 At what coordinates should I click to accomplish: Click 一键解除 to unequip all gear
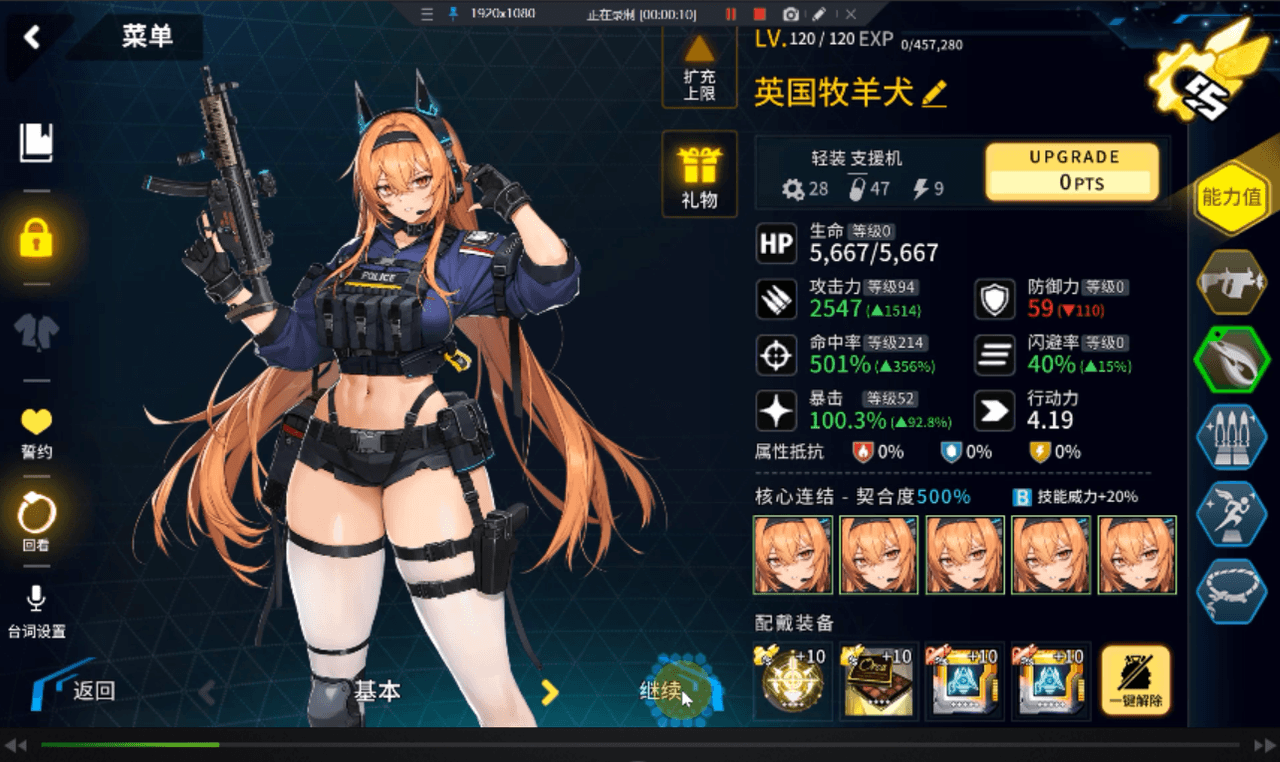pos(1136,682)
